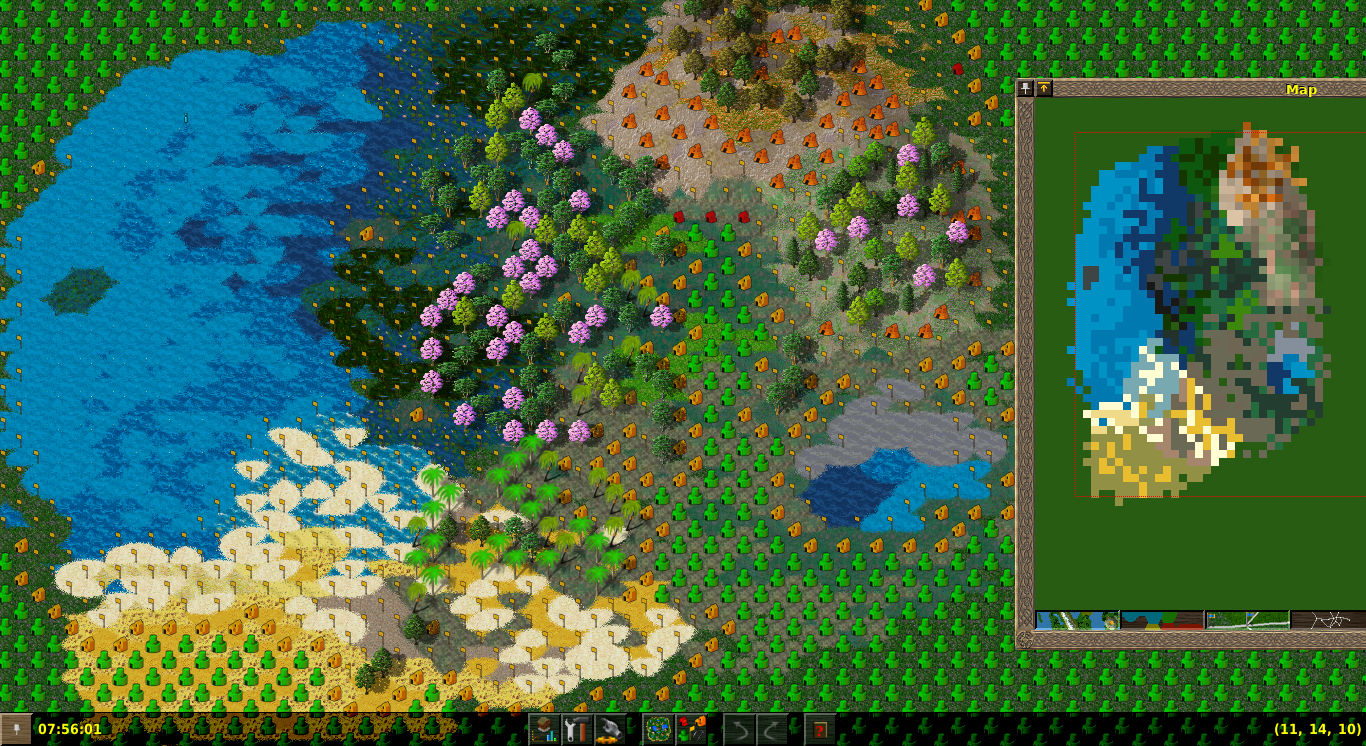Open the show/hide flags and trees menu

click(x=691, y=729)
